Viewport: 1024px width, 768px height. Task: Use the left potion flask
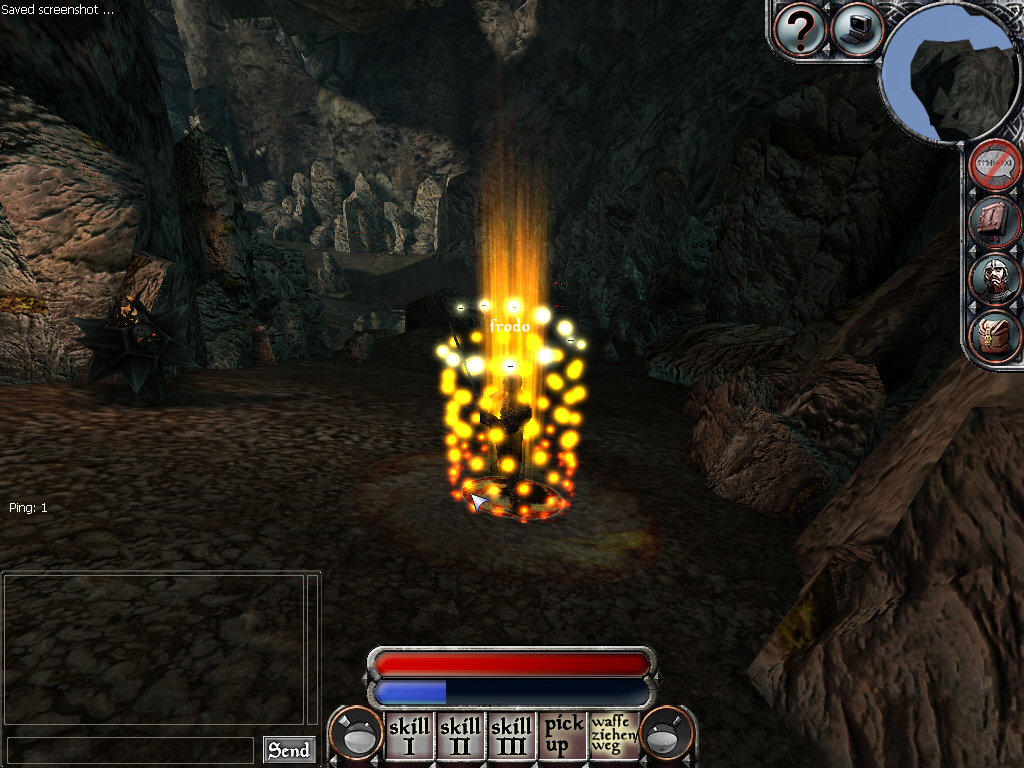pyautogui.click(x=357, y=735)
